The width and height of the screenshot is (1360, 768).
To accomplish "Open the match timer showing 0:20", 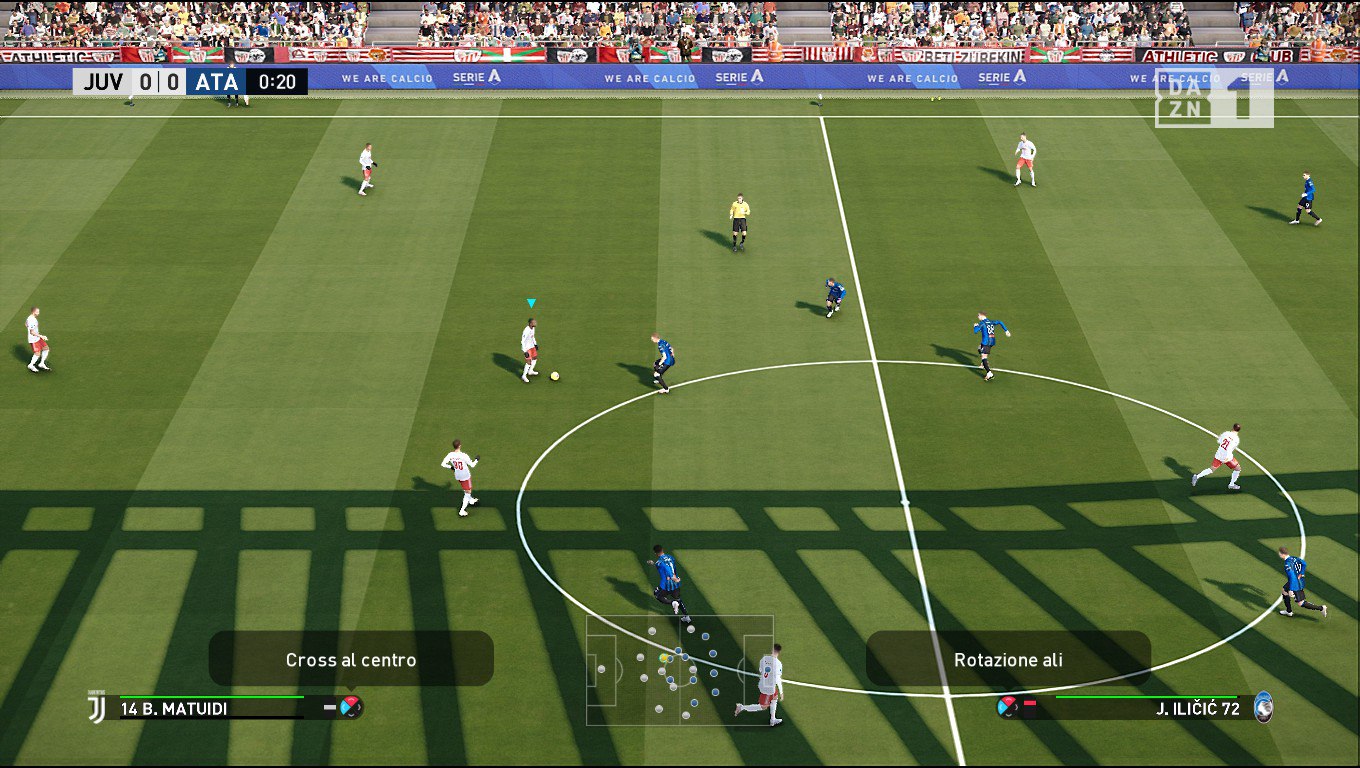I will [x=275, y=82].
